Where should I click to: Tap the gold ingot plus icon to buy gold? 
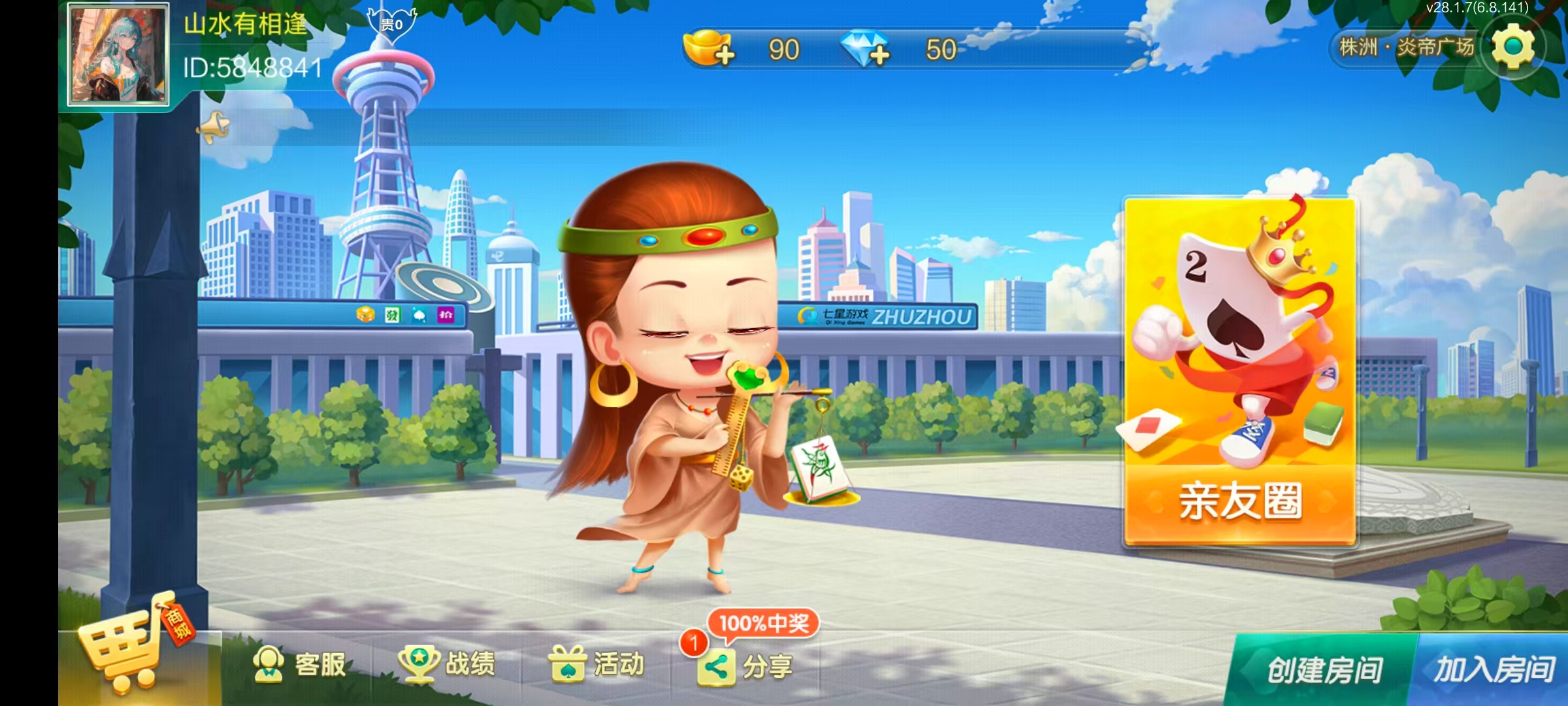[x=726, y=54]
